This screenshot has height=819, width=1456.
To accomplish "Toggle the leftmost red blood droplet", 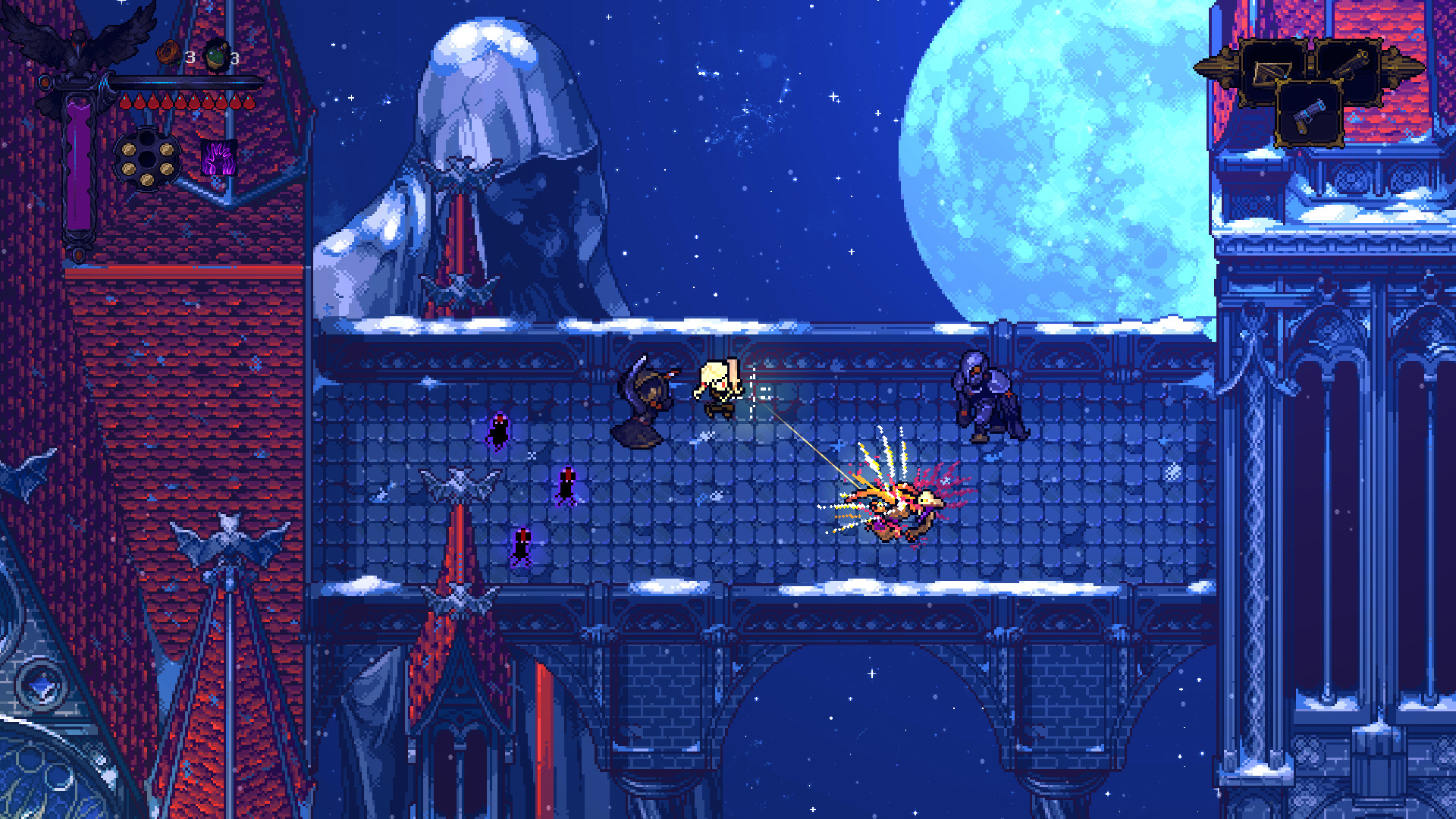I will (x=126, y=101).
